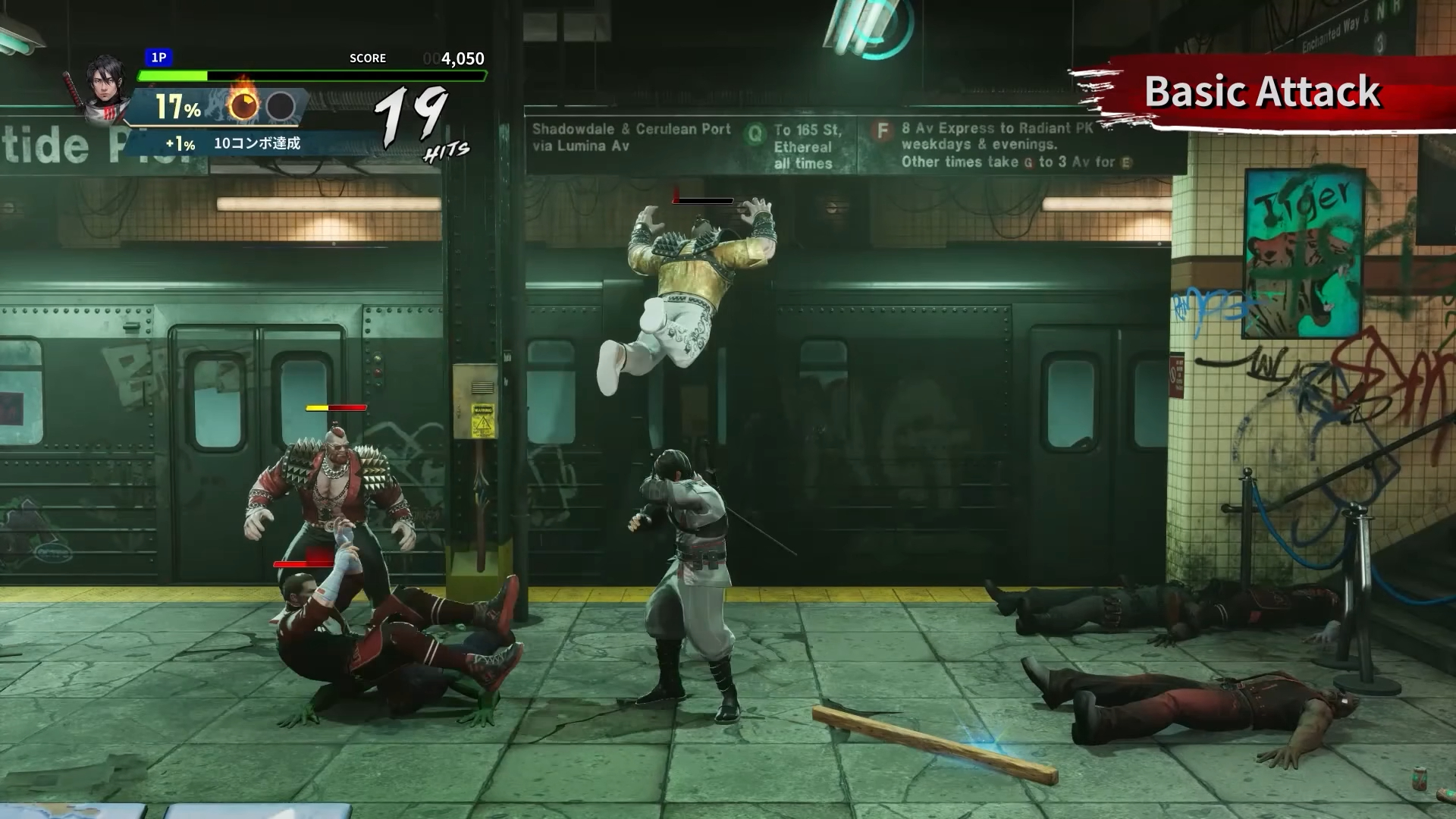Select the flaming orb gauge icon
The image size is (1456, 819).
(243, 105)
